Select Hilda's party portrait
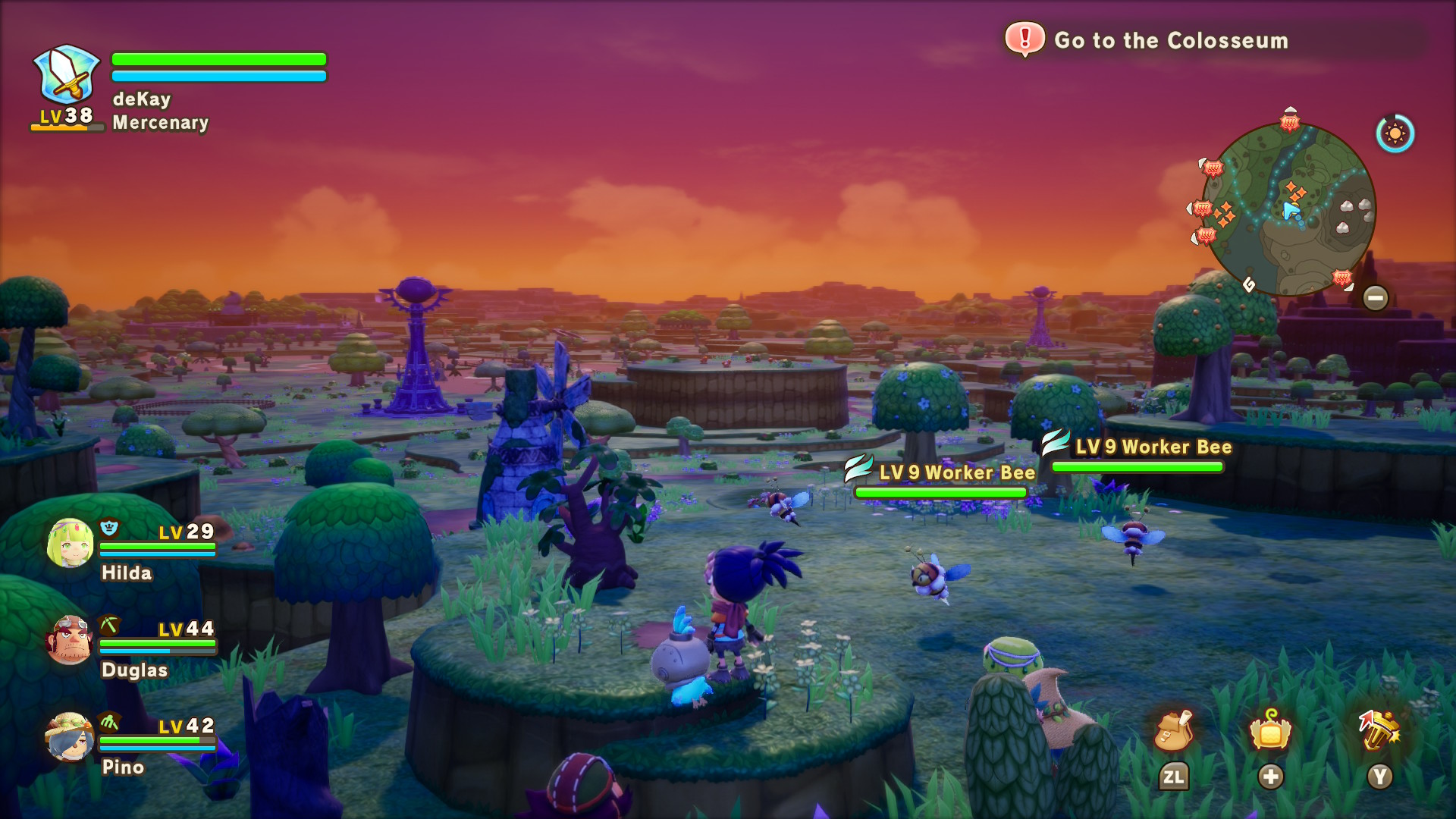This screenshot has width=1456, height=819. click(70, 544)
